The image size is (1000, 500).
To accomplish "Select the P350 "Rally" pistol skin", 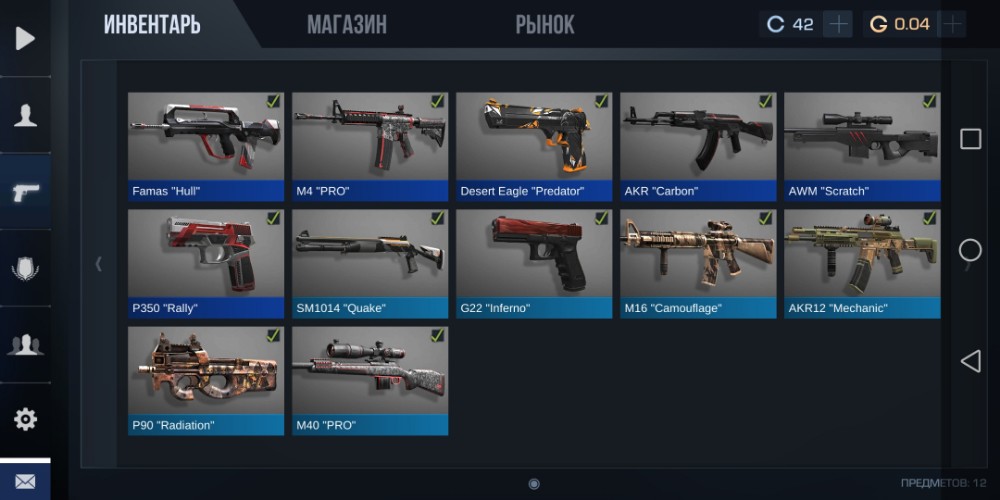I will click(x=206, y=263).
